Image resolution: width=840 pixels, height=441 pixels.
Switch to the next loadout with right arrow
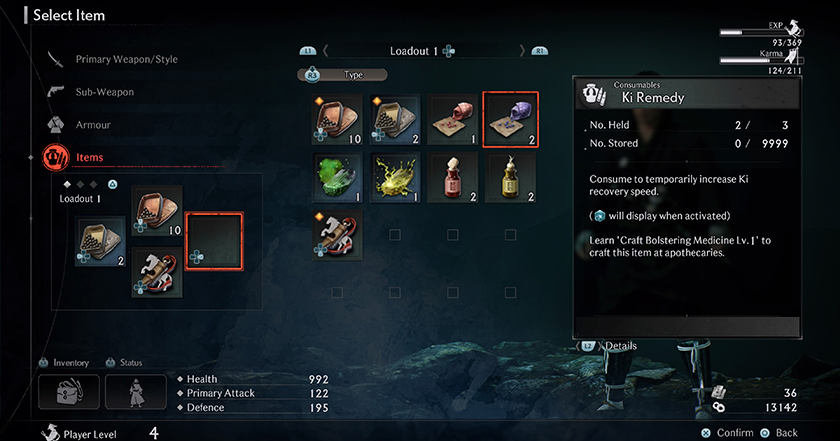pyautogui.click(x=522, y=51)
